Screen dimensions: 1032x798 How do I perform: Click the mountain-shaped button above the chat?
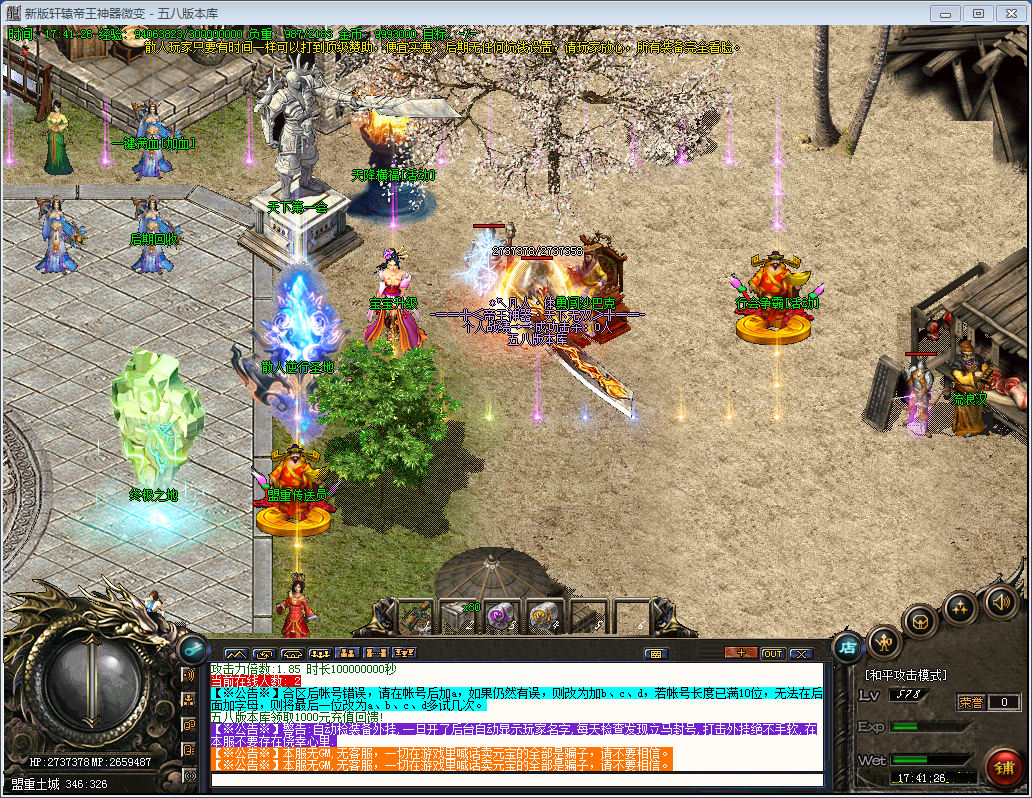pos(236,654)
